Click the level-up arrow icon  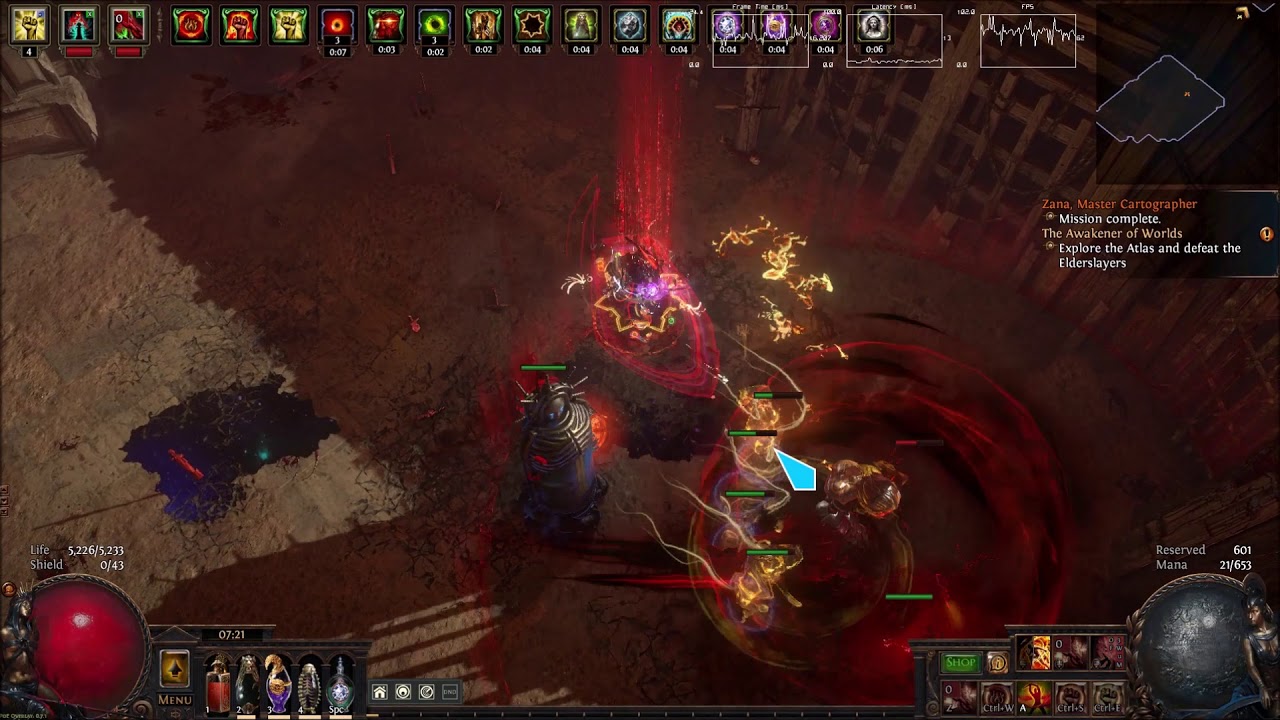pos(175,668)
